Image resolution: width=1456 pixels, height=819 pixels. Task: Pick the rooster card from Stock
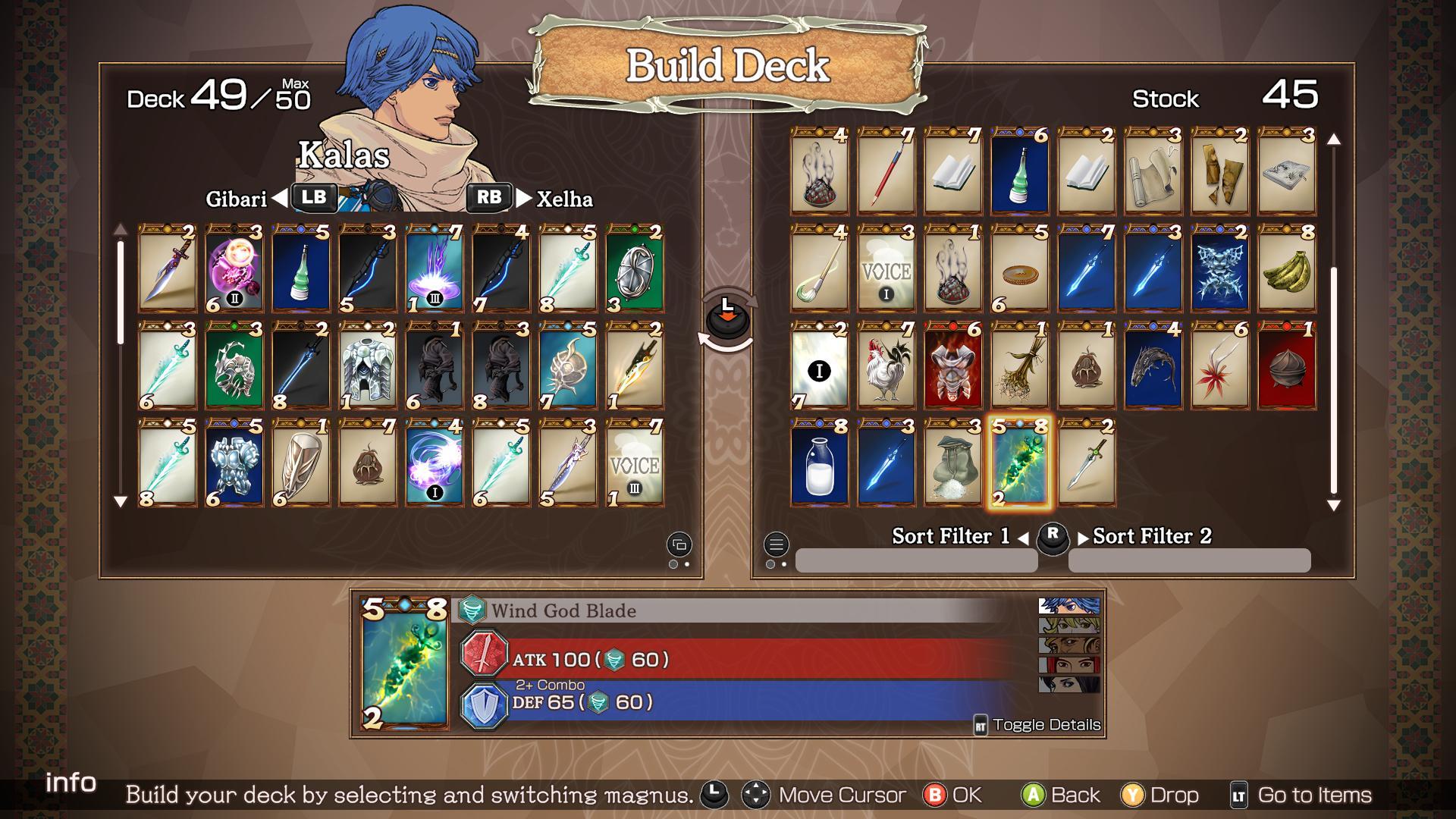[886, 366]
